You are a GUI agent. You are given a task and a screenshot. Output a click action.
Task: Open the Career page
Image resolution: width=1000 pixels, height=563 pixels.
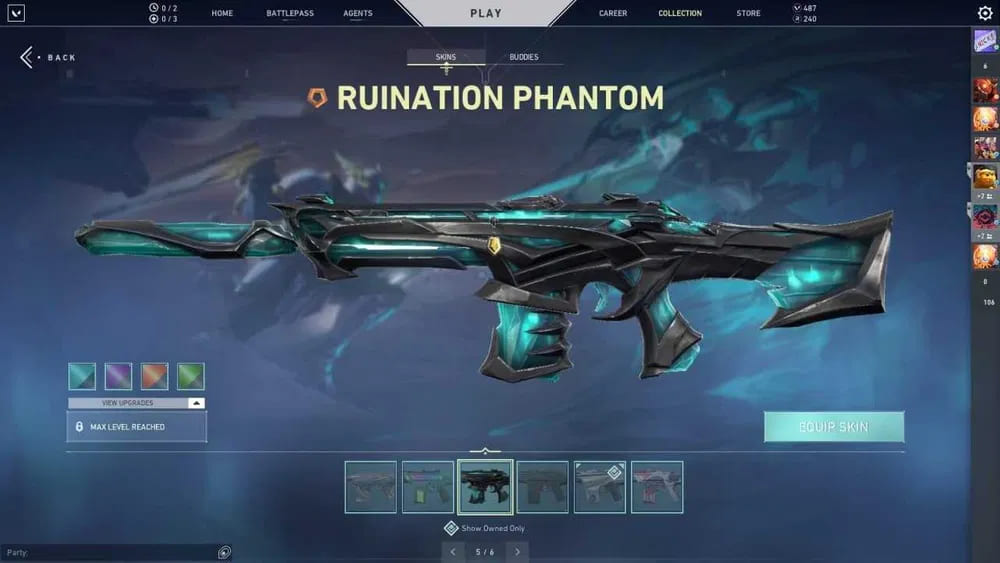coord(613,13)
